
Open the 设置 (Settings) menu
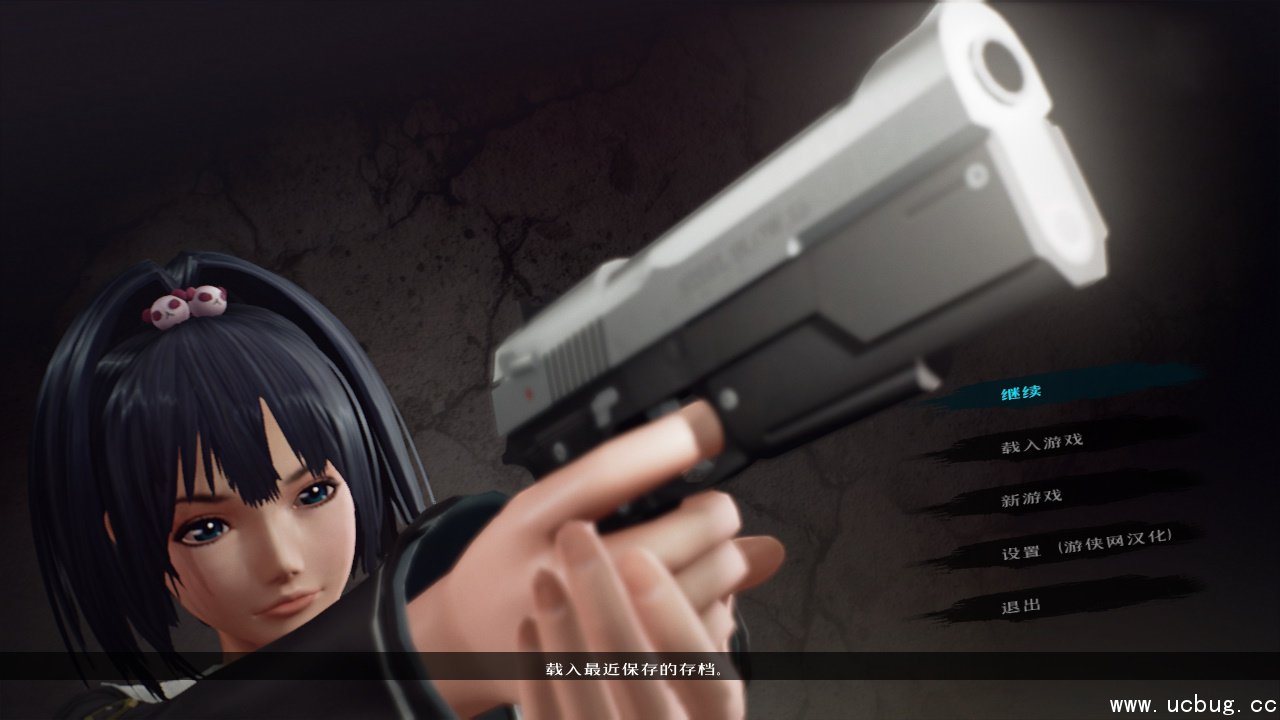pos(1021,552)
